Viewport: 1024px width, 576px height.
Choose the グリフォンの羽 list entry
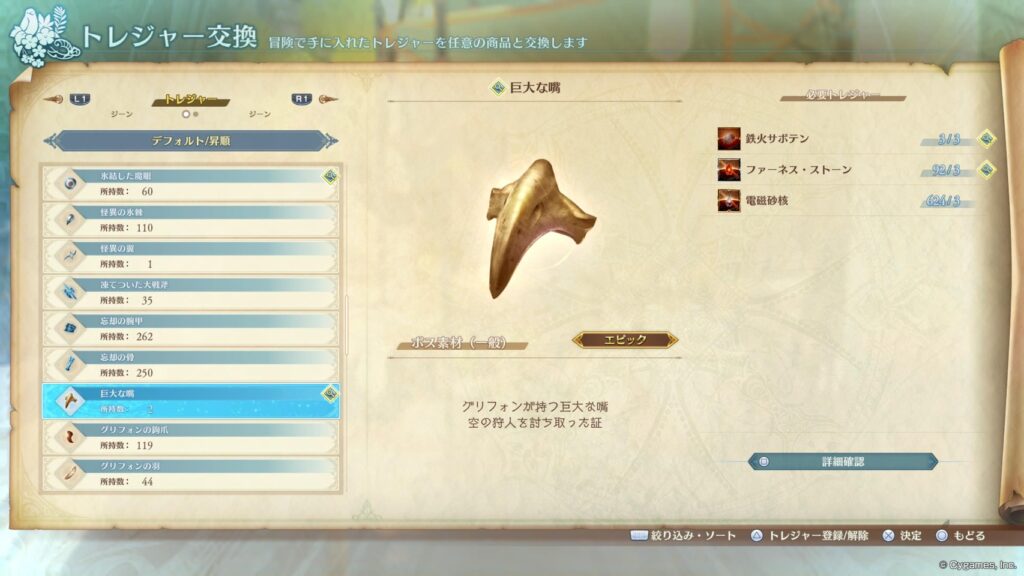pyautogui.click(x=190, y=473)
